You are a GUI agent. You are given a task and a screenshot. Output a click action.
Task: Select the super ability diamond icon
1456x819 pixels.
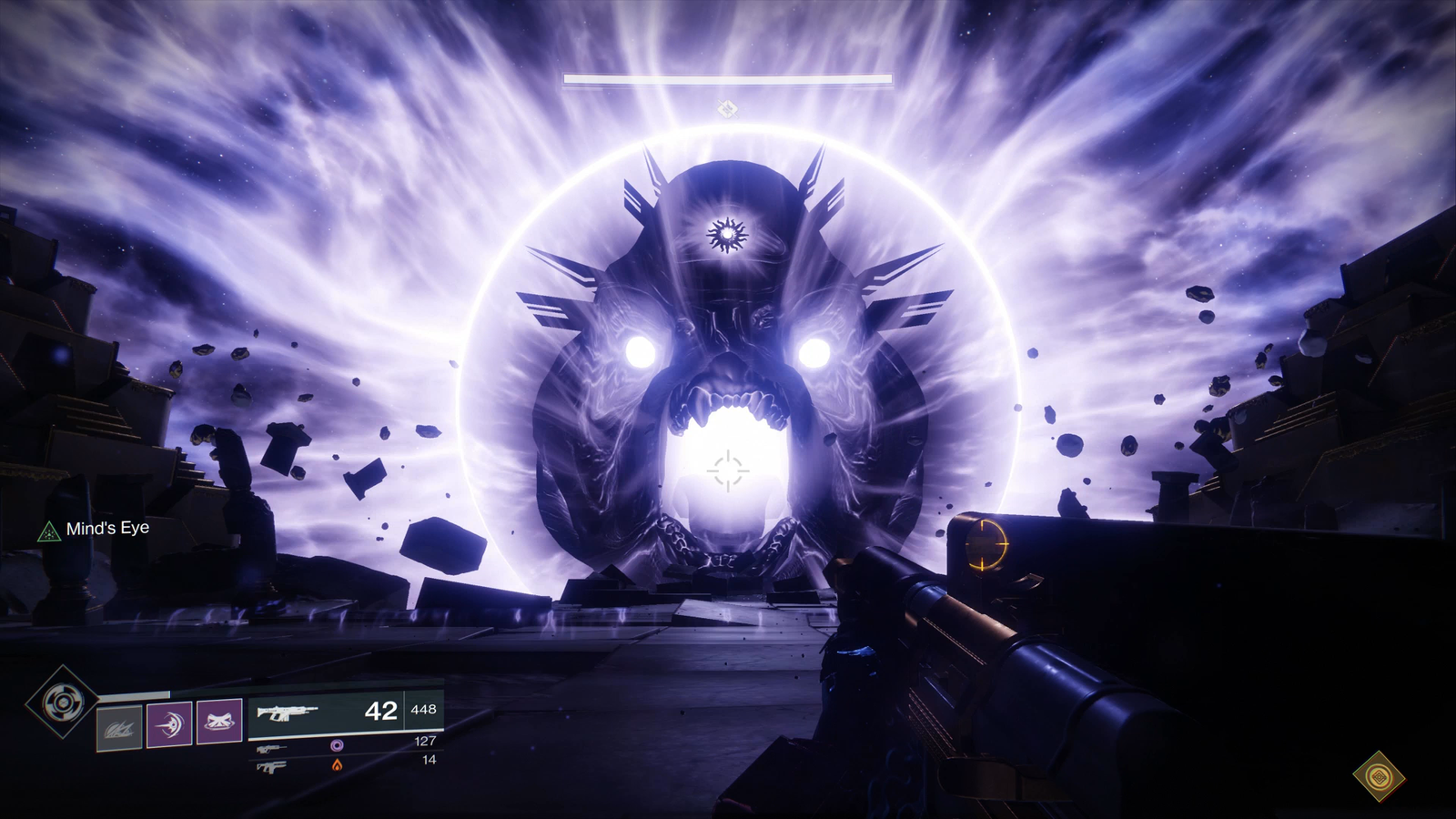[x=62, y=702]
